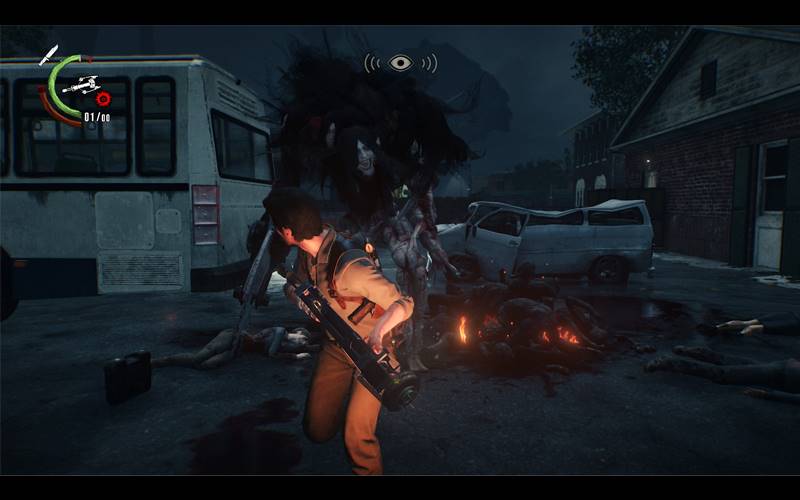The image size is (800, 500).
Task: Select the knife icon in the HUD
Action: click(x=48, y=54)
